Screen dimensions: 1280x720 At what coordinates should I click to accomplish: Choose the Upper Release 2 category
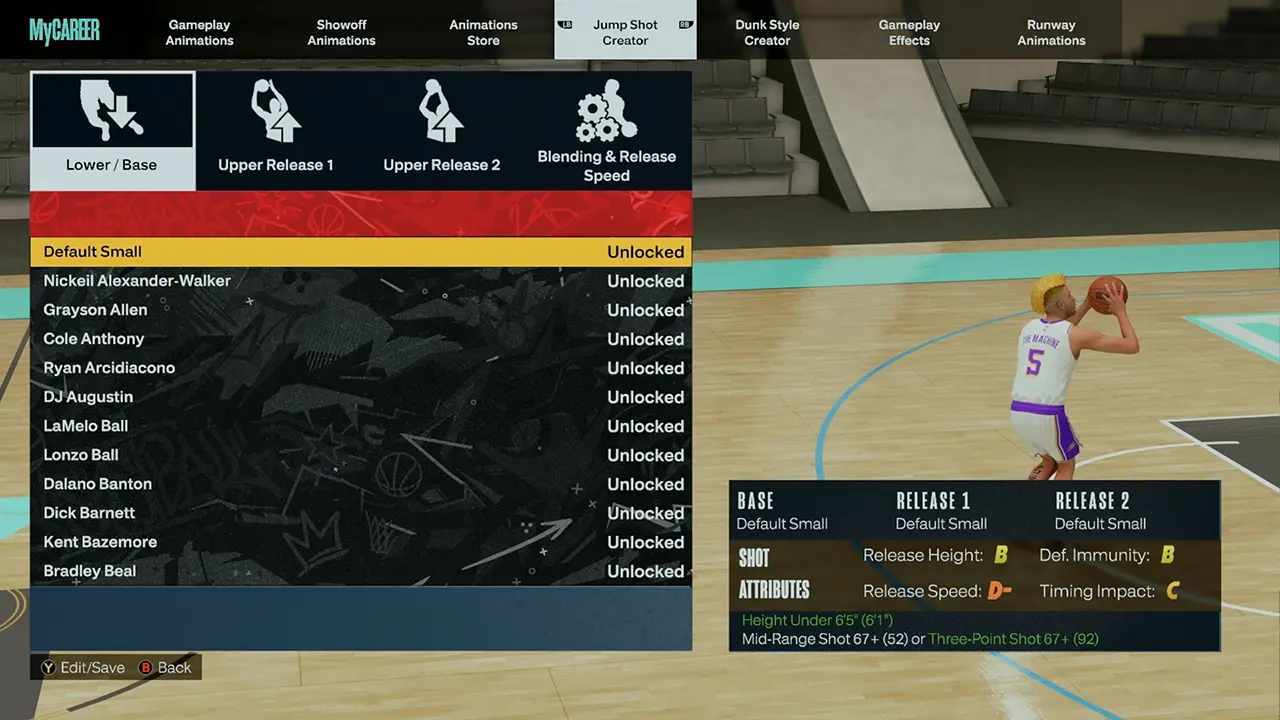click(442, 131)
